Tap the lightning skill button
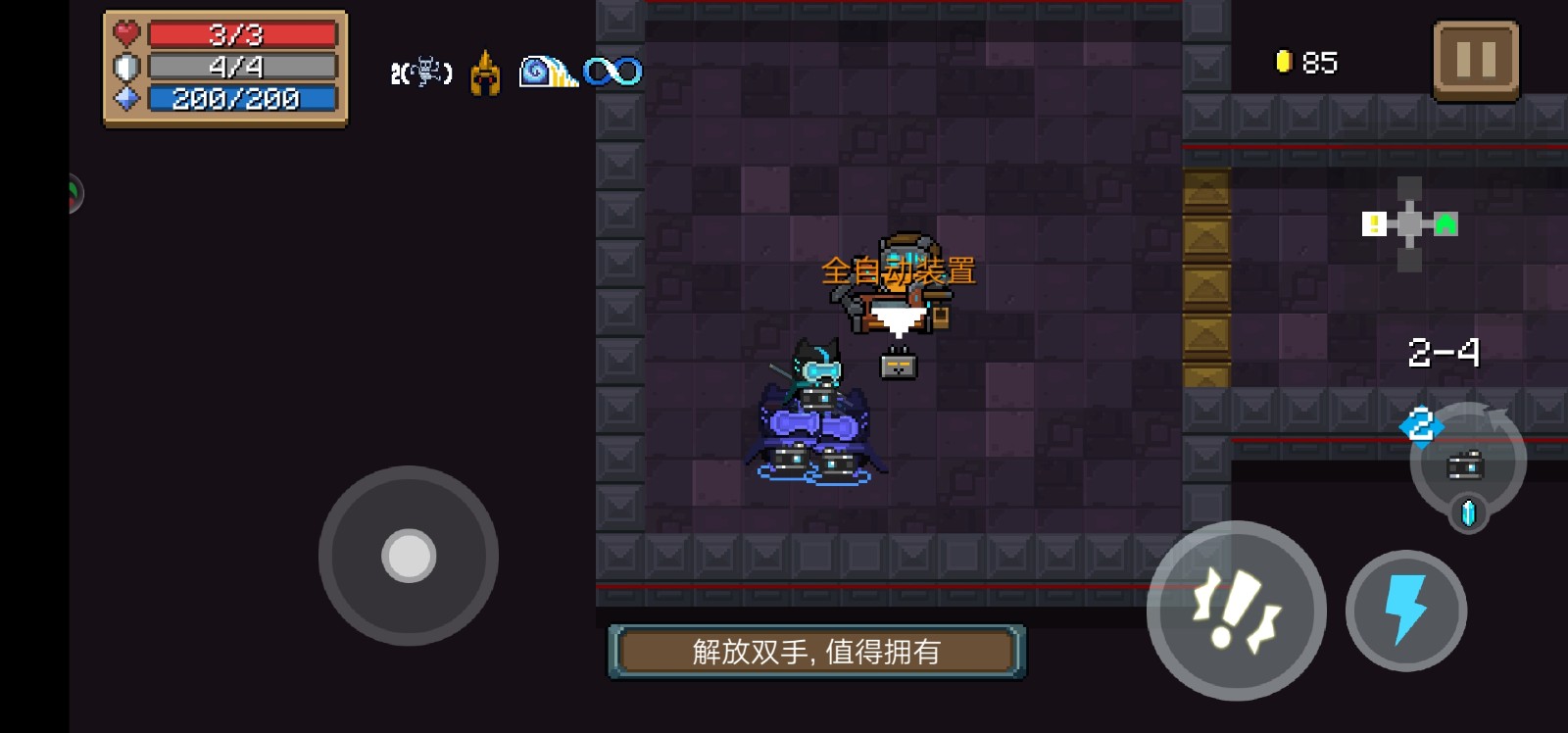1568x733 pixels. coord(1405,610)
